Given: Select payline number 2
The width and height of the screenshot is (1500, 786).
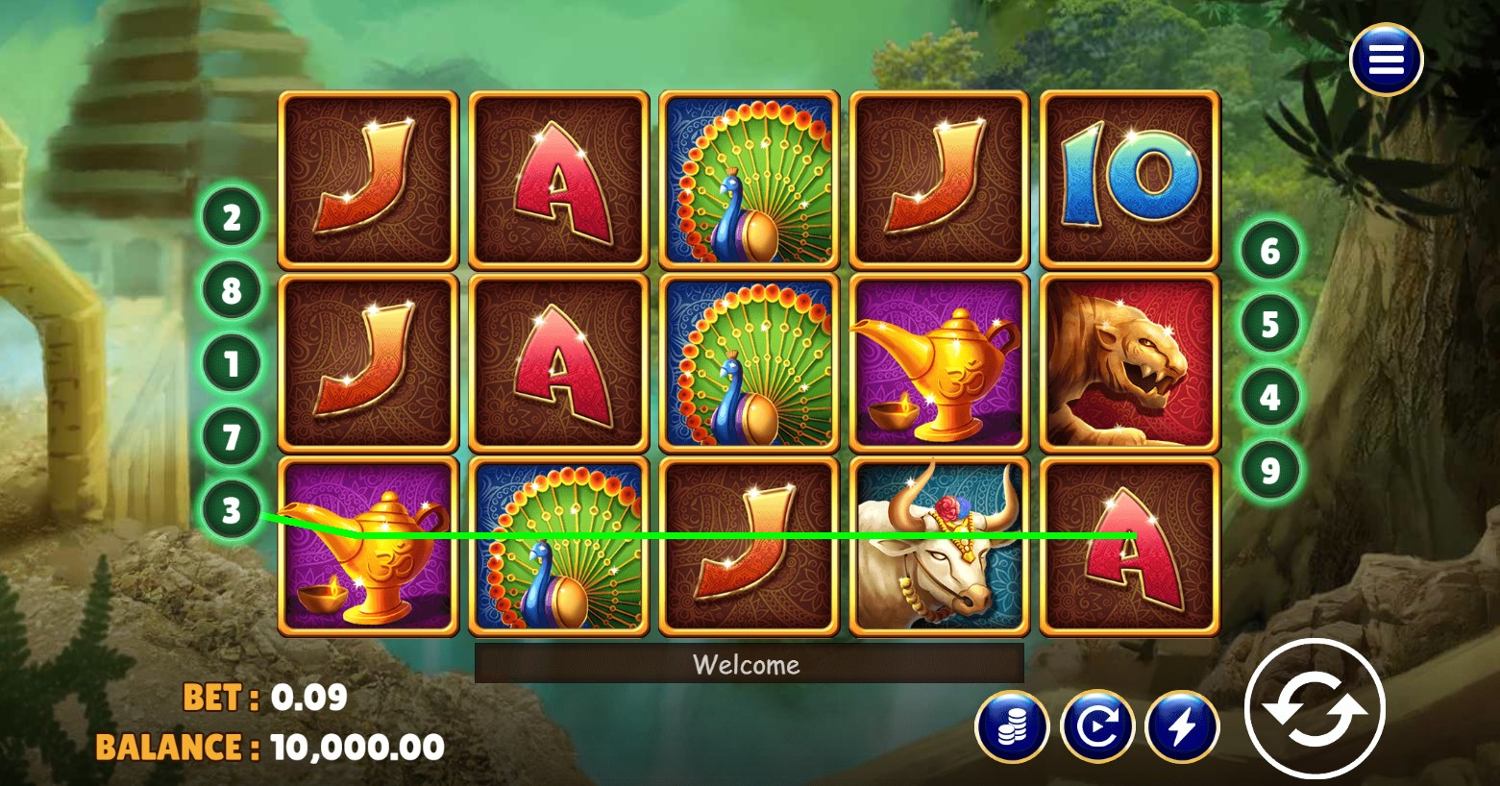Looking at the screenshot, I should click(x=231, y=218).
